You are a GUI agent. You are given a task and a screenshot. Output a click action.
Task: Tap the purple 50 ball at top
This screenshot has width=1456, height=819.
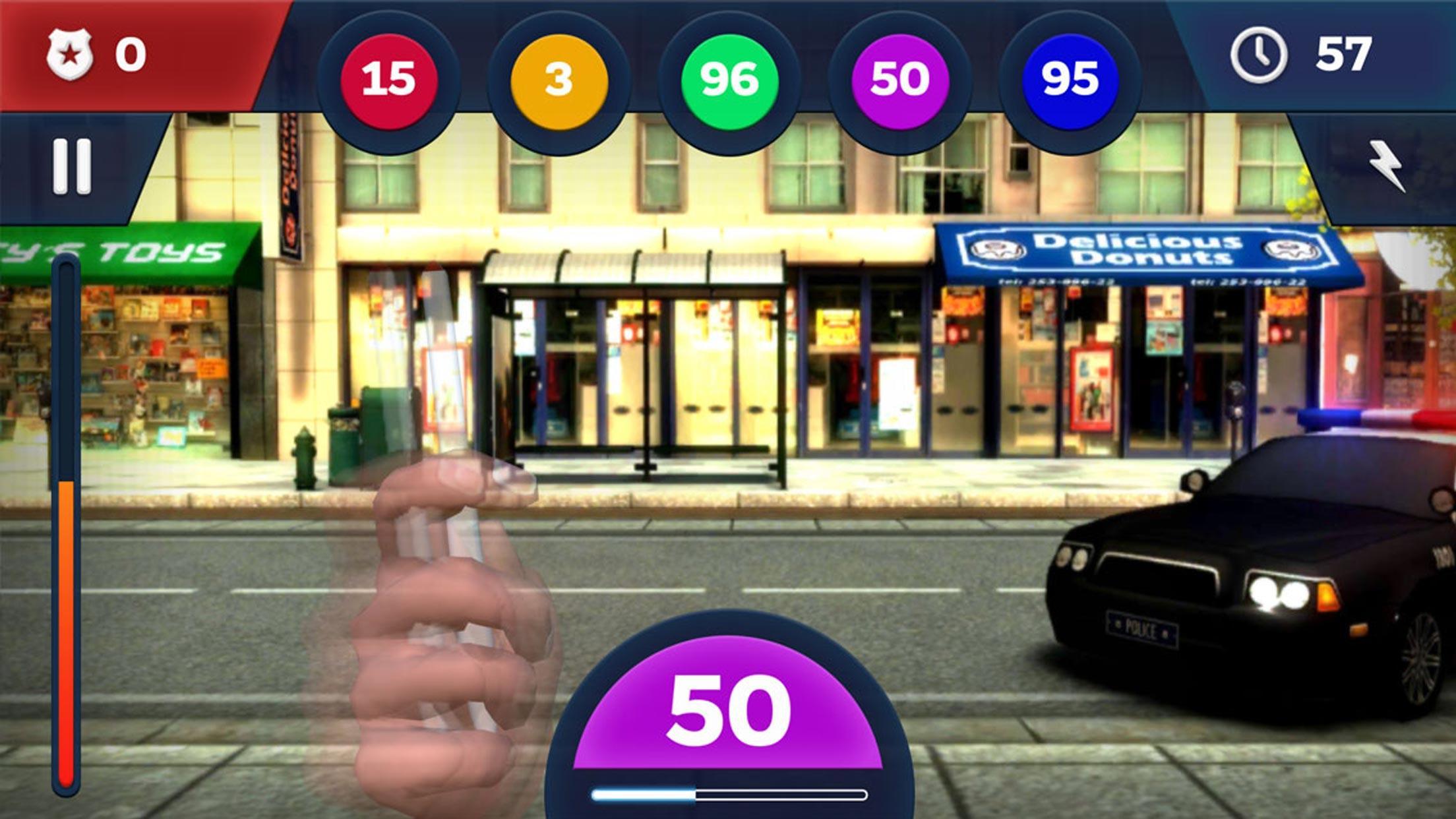tap(899, 80)
